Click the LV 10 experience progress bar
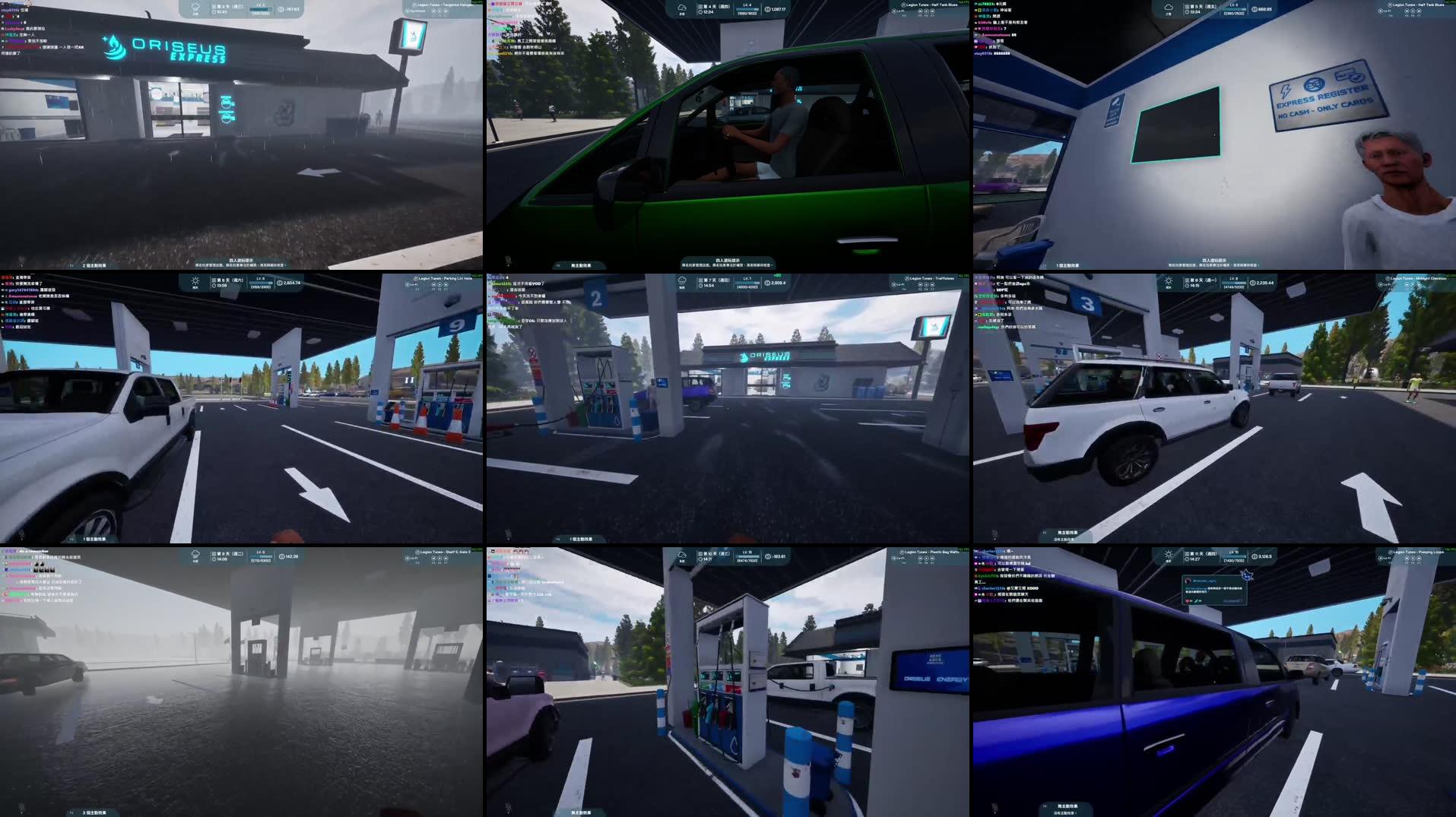Image resolution: width=1456 pixels, height=817 pixels. 1233,558
